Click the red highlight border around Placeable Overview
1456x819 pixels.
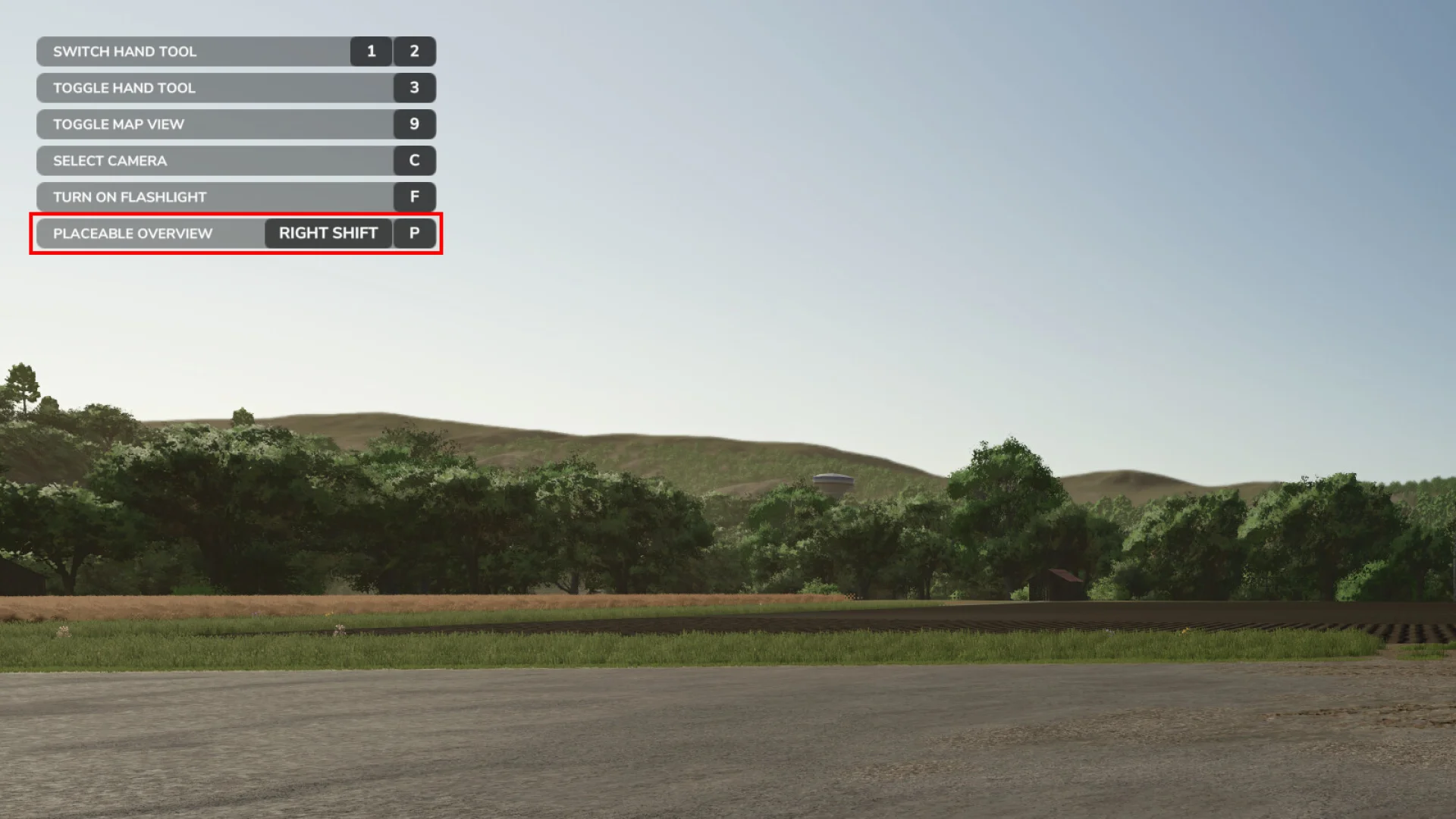click(235, 215)
